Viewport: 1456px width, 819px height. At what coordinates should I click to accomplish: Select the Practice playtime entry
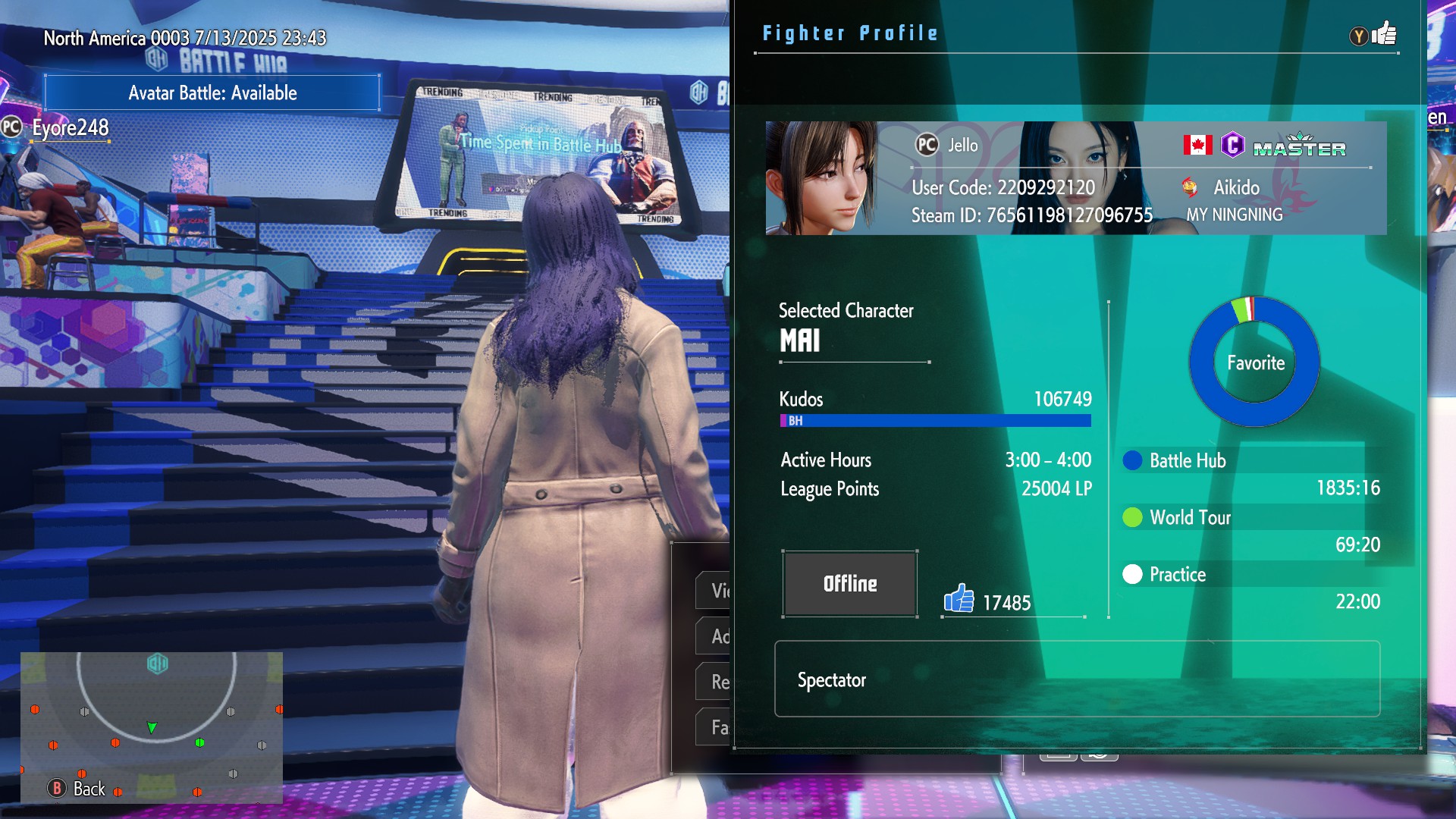1251,587
